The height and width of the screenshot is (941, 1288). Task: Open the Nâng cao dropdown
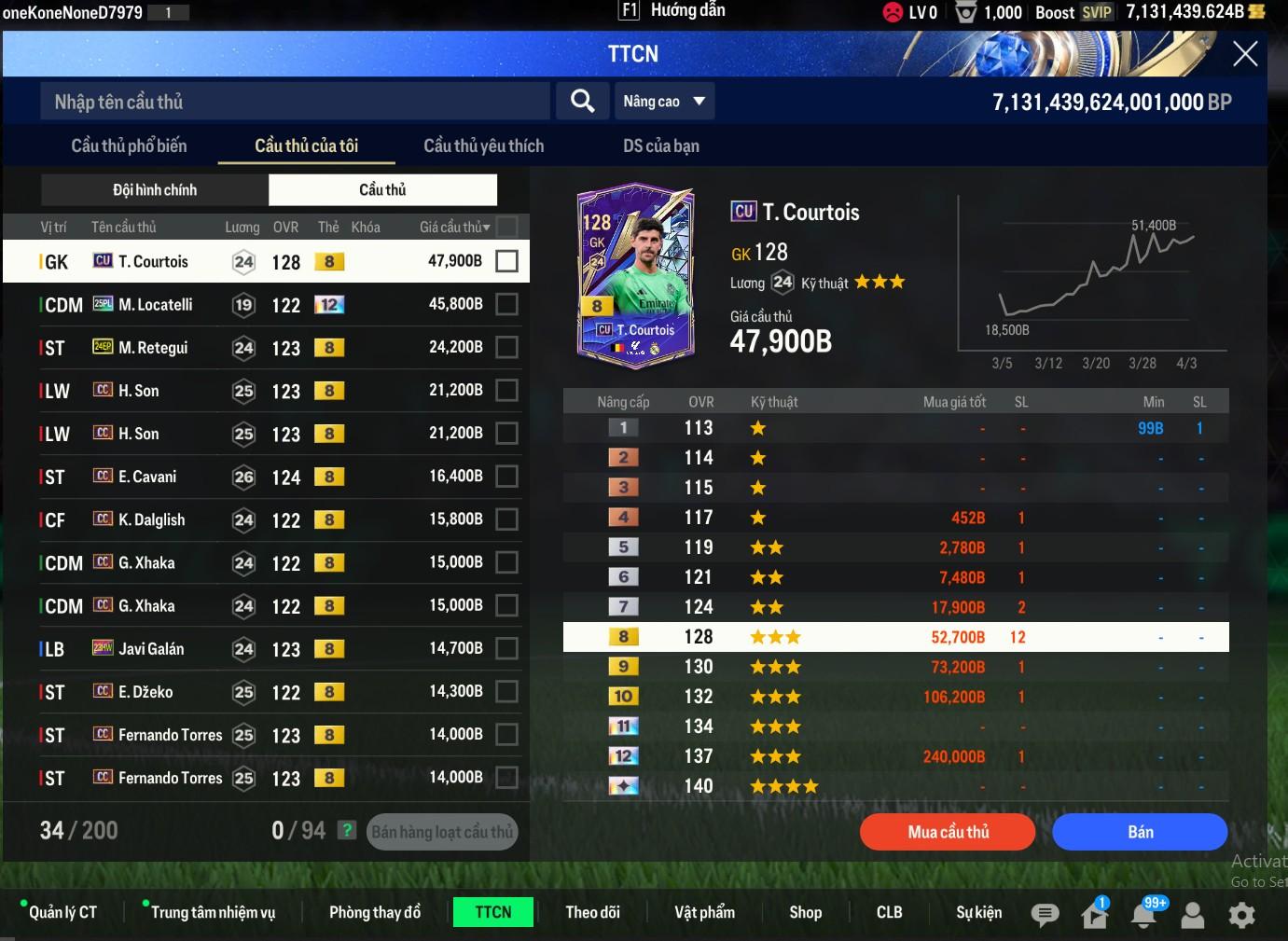664,101
